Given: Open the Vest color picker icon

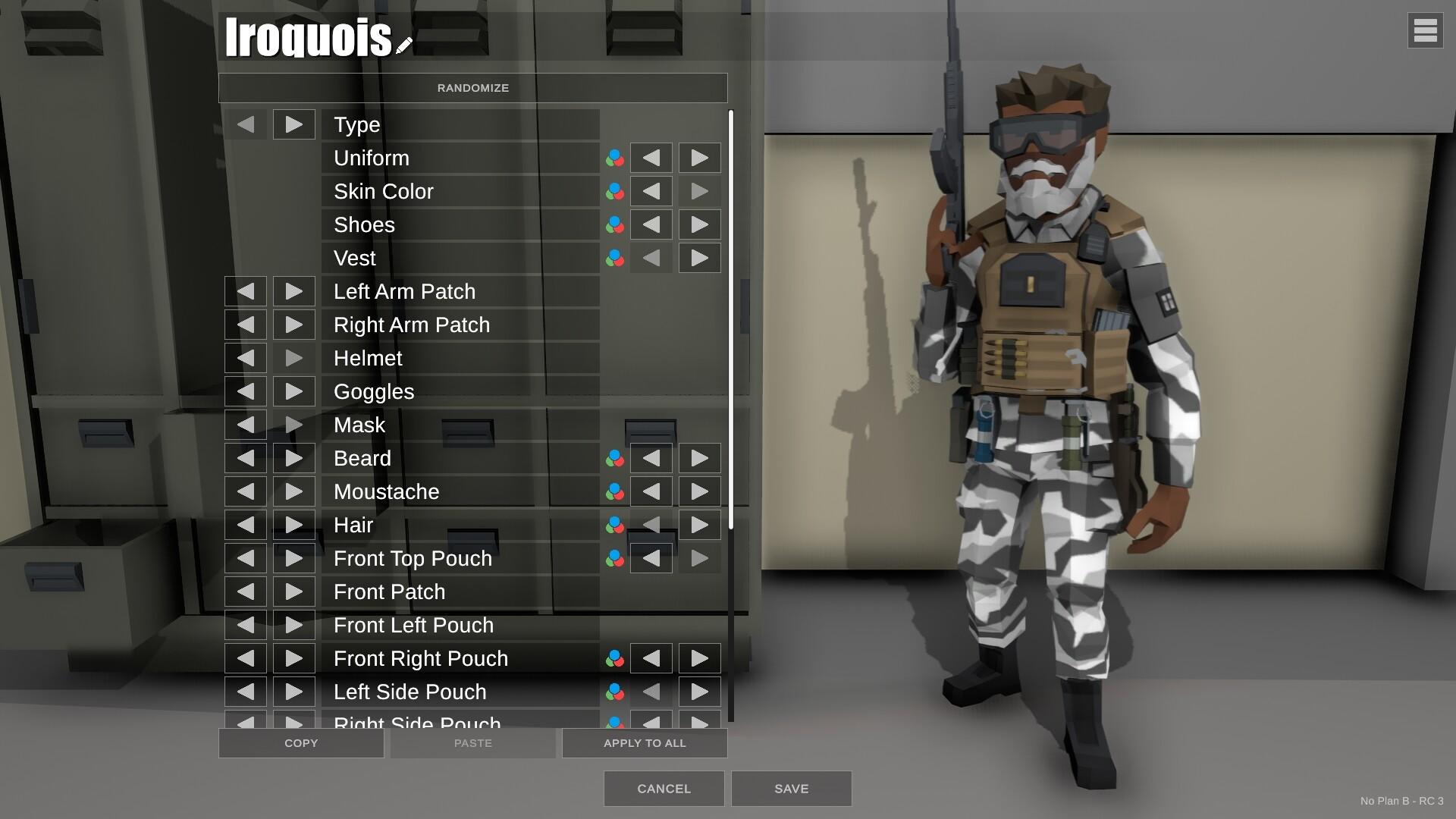Looking at the screenshot, I should pos(614,258).
